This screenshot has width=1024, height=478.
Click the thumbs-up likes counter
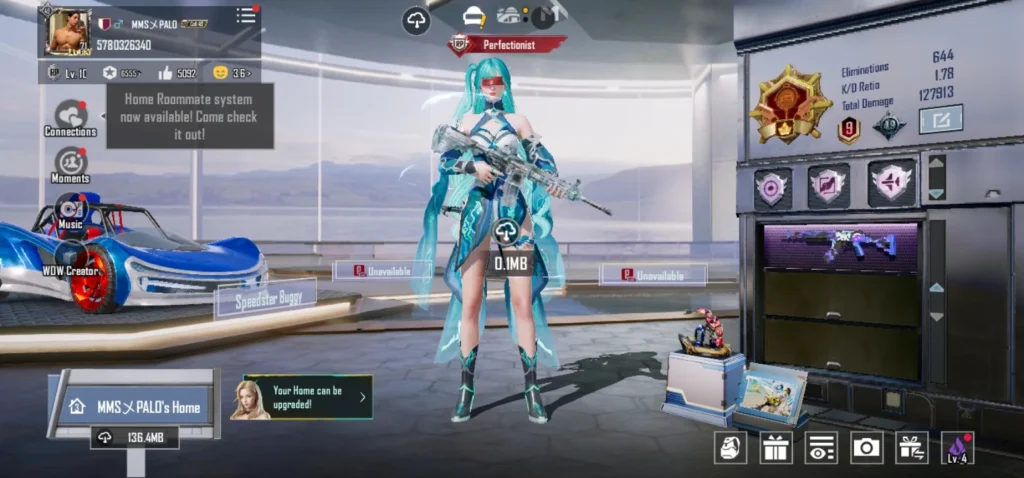pyautogui.click(x=179, y=73)
